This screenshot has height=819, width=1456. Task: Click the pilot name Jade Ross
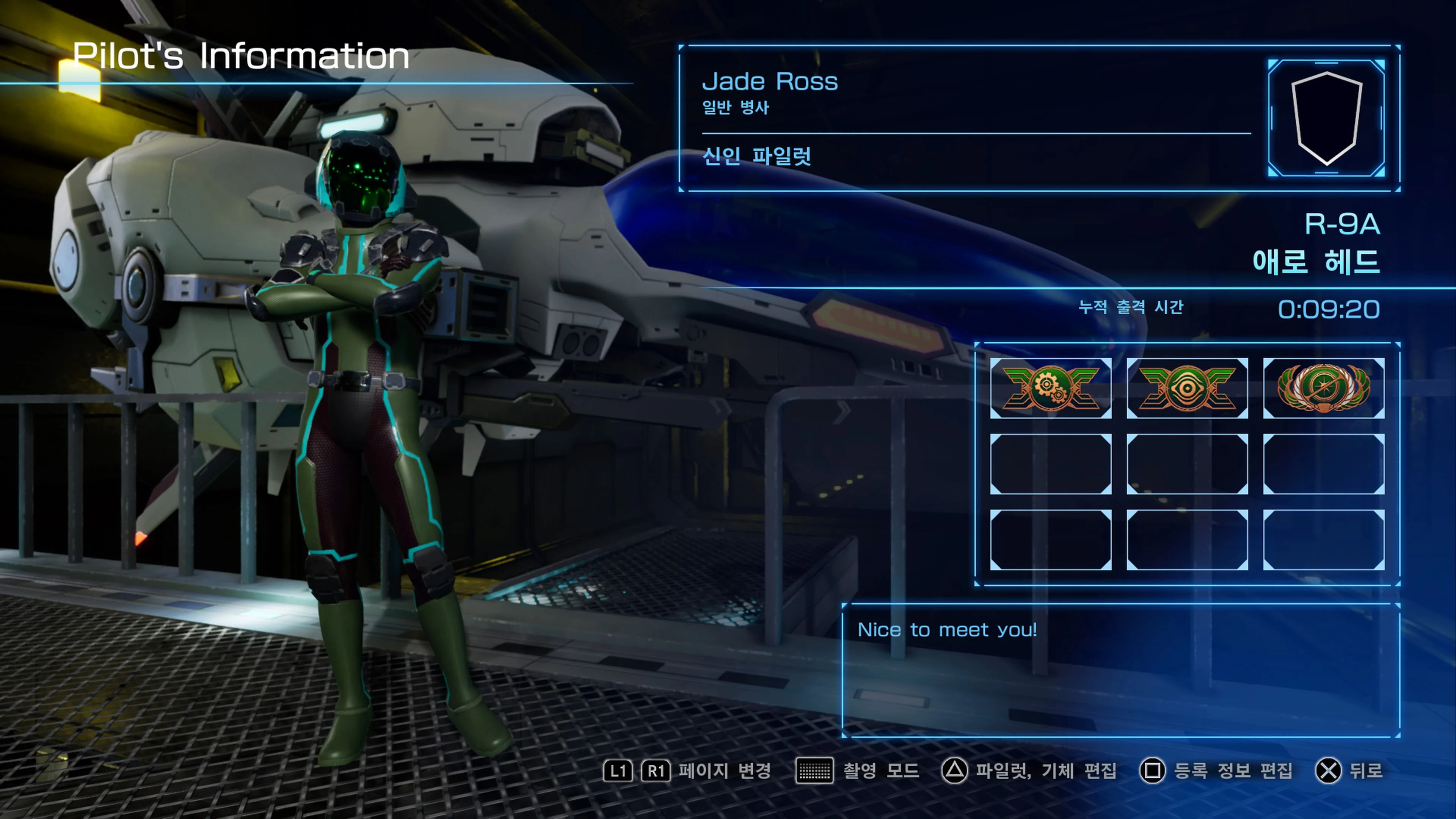point(770,82)
